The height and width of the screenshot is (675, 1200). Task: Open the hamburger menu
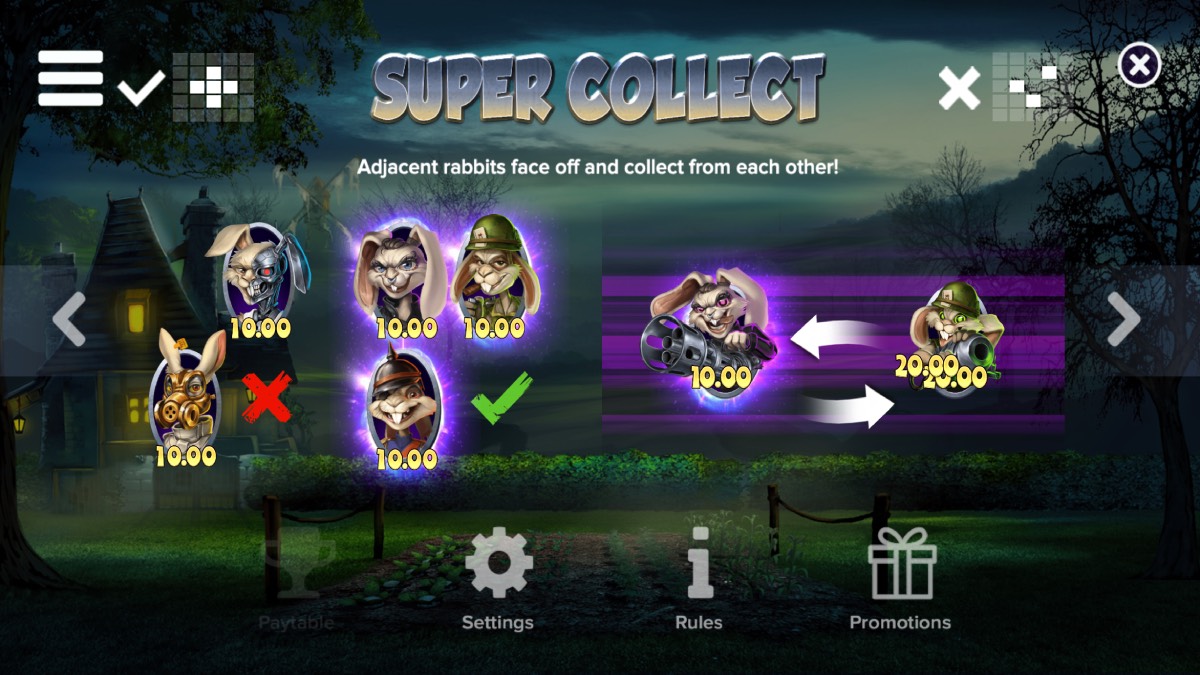point(71,78)
